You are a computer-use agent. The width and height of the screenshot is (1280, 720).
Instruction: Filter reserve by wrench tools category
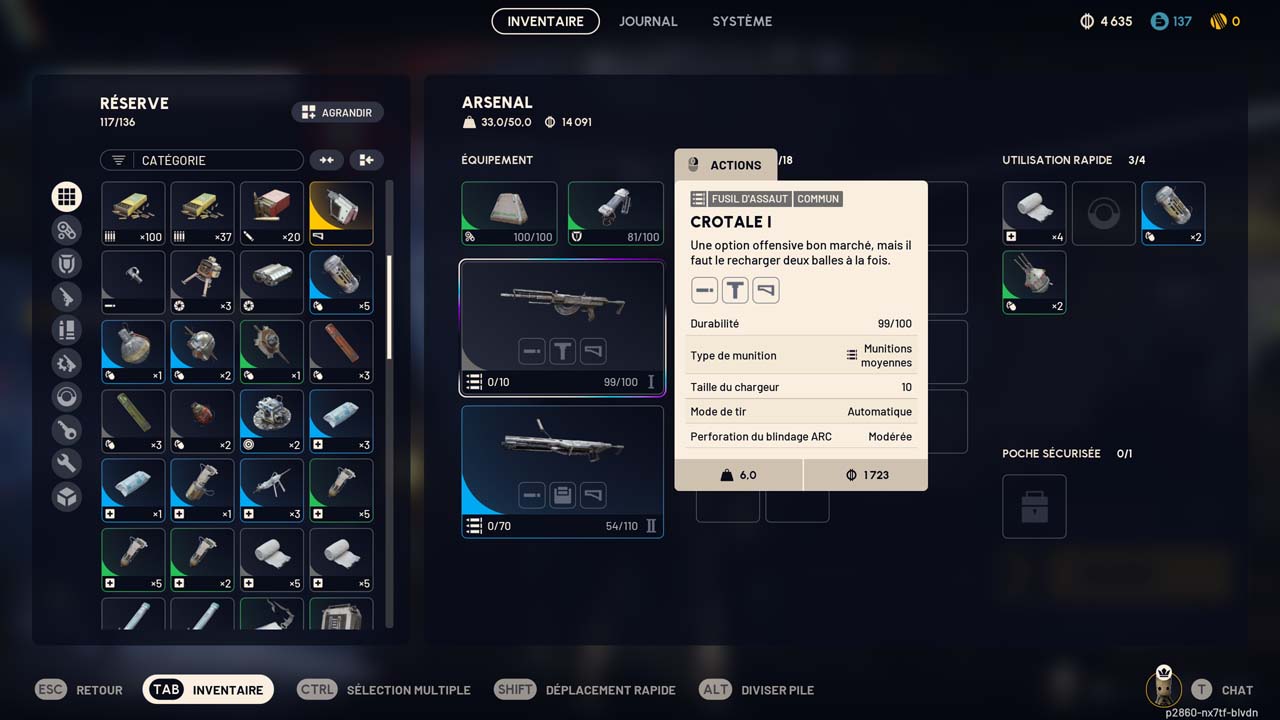67,463
